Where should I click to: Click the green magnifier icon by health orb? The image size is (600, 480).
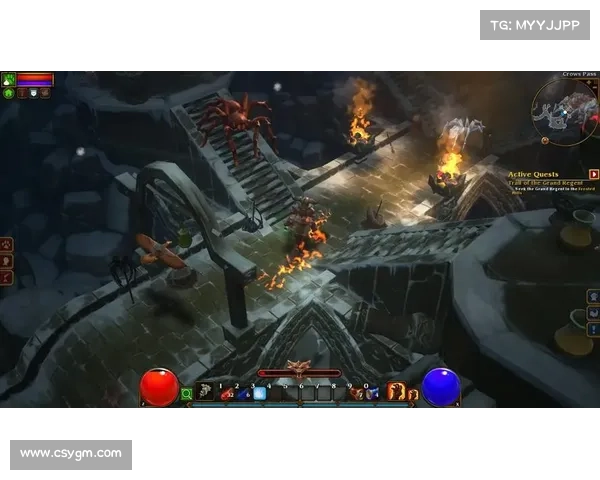point(186,394)
